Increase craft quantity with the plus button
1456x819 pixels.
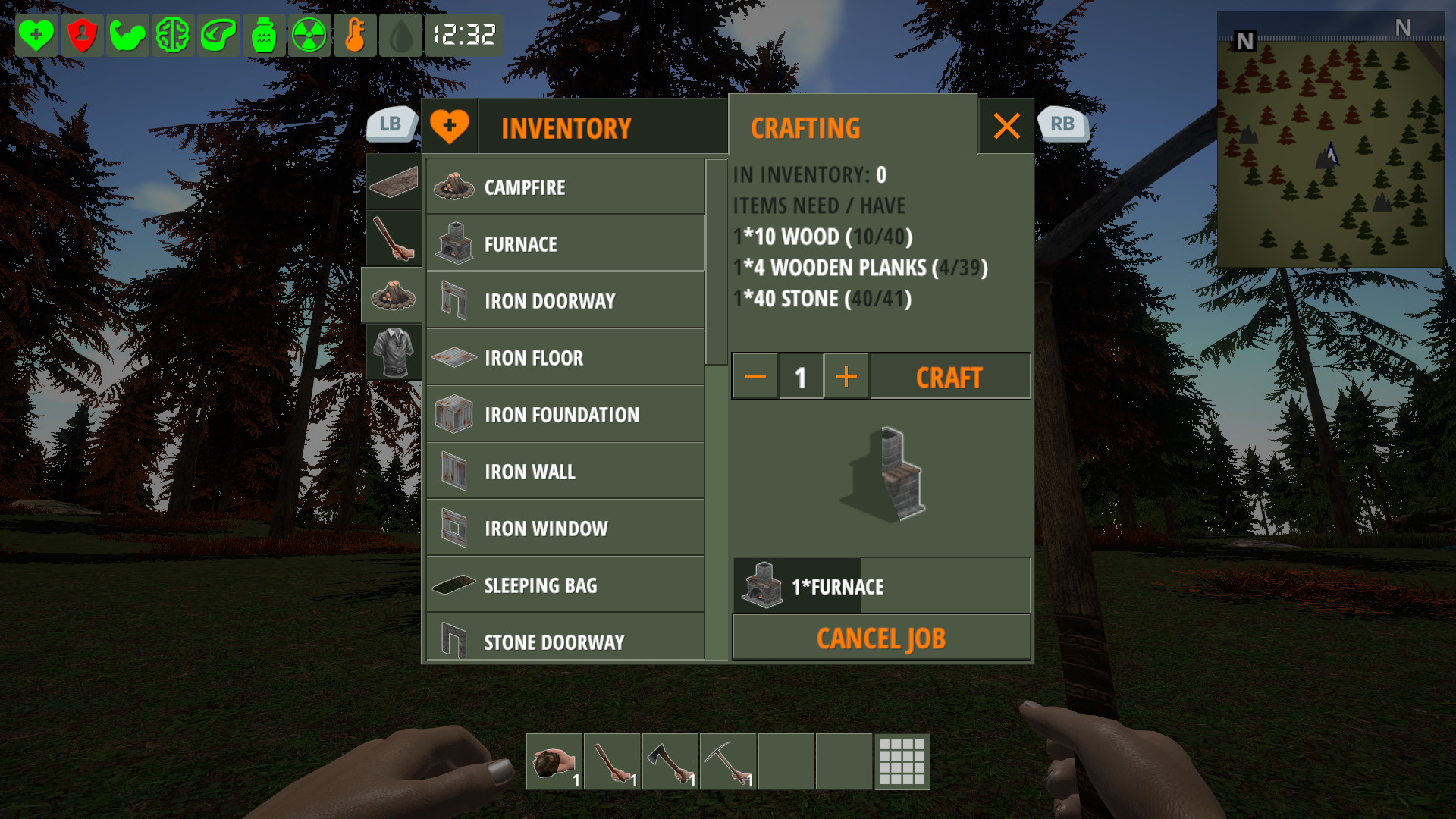click(846, 376)
